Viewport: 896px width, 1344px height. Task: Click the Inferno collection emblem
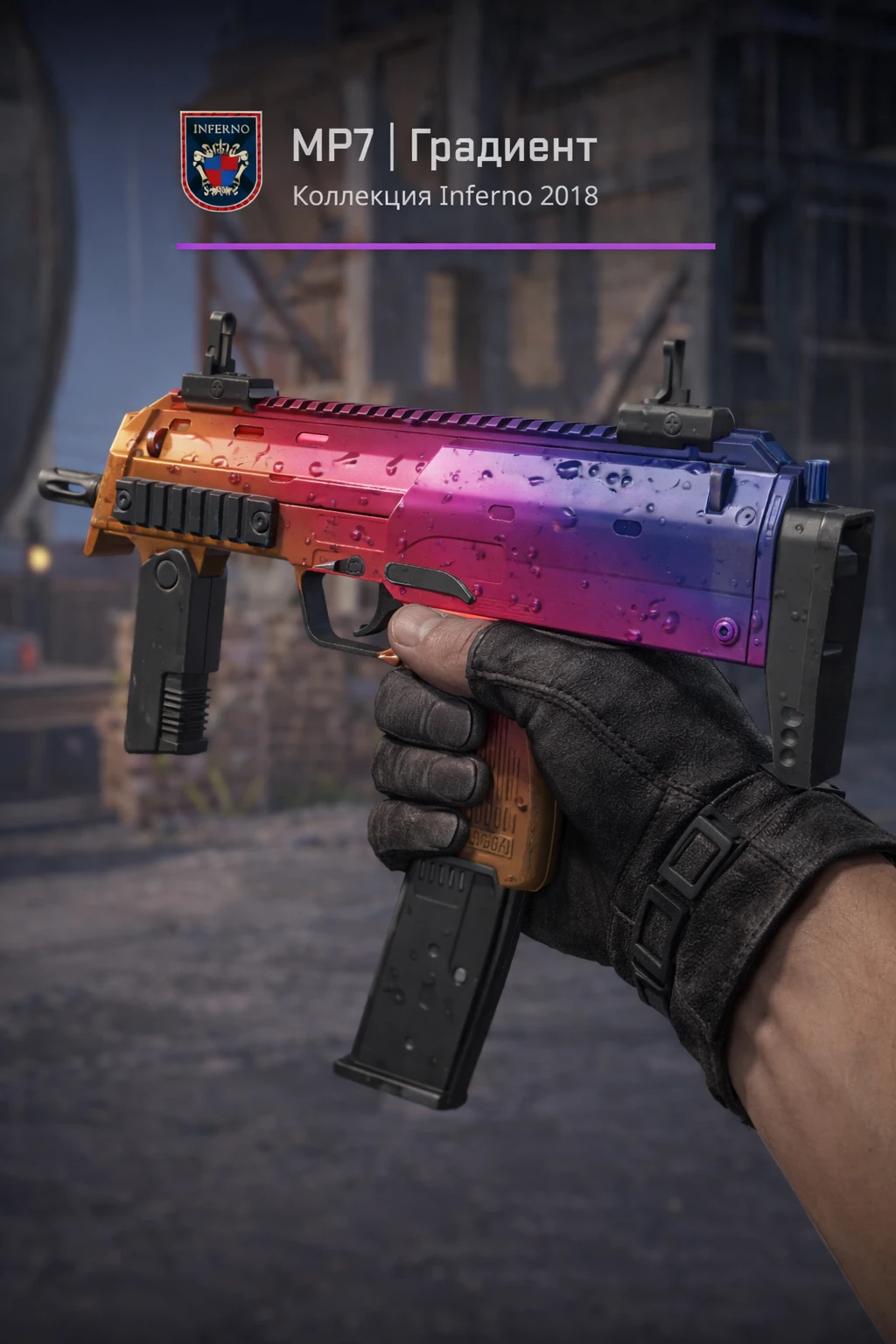(220, 159)
